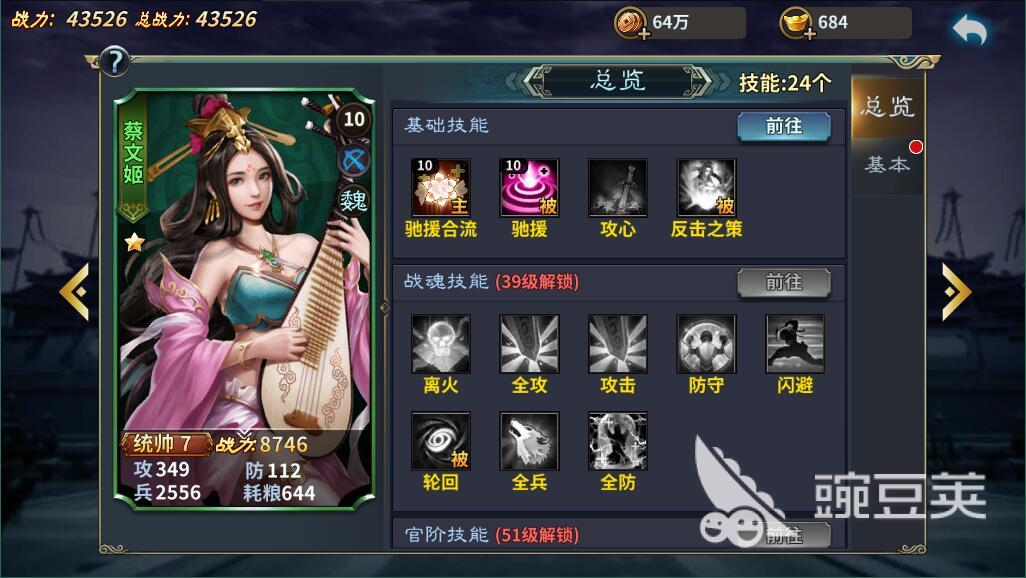
Task: Inspect the 全攻 battle soul skill
Action: pyautogui.click(x=529, y=344)
